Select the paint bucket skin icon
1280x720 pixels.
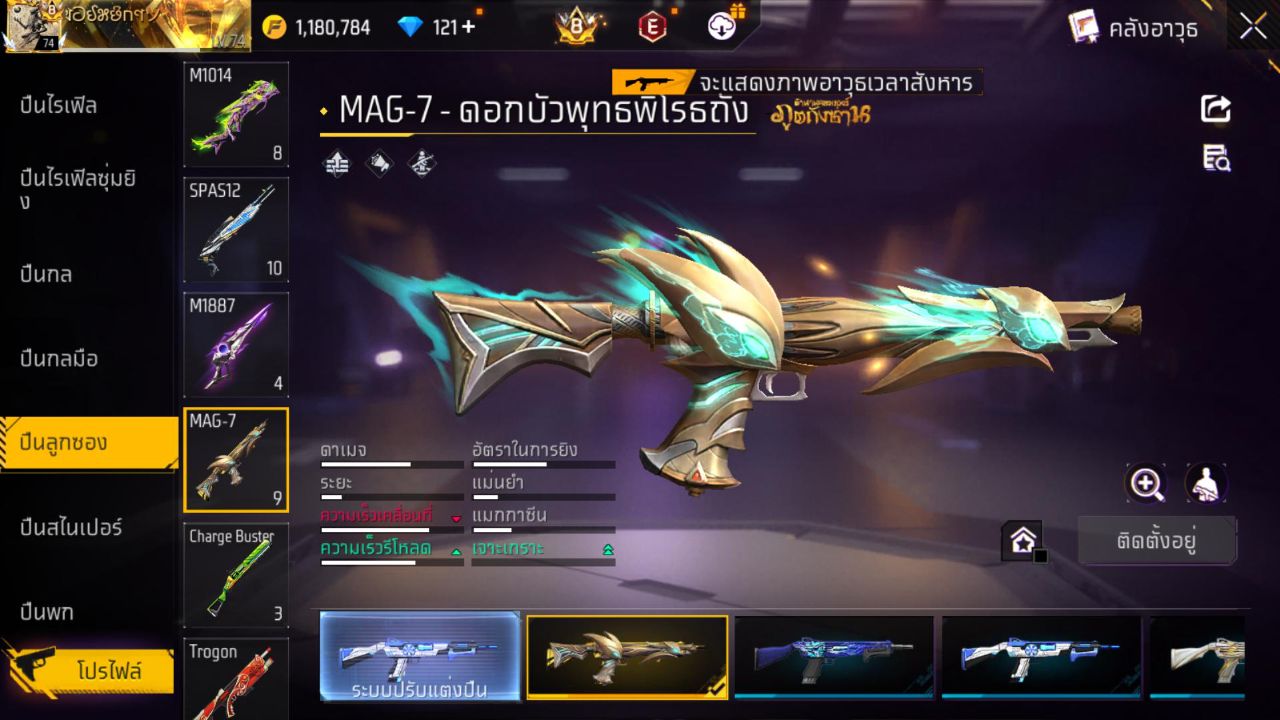pyautogui.click(x=380, y=165)
